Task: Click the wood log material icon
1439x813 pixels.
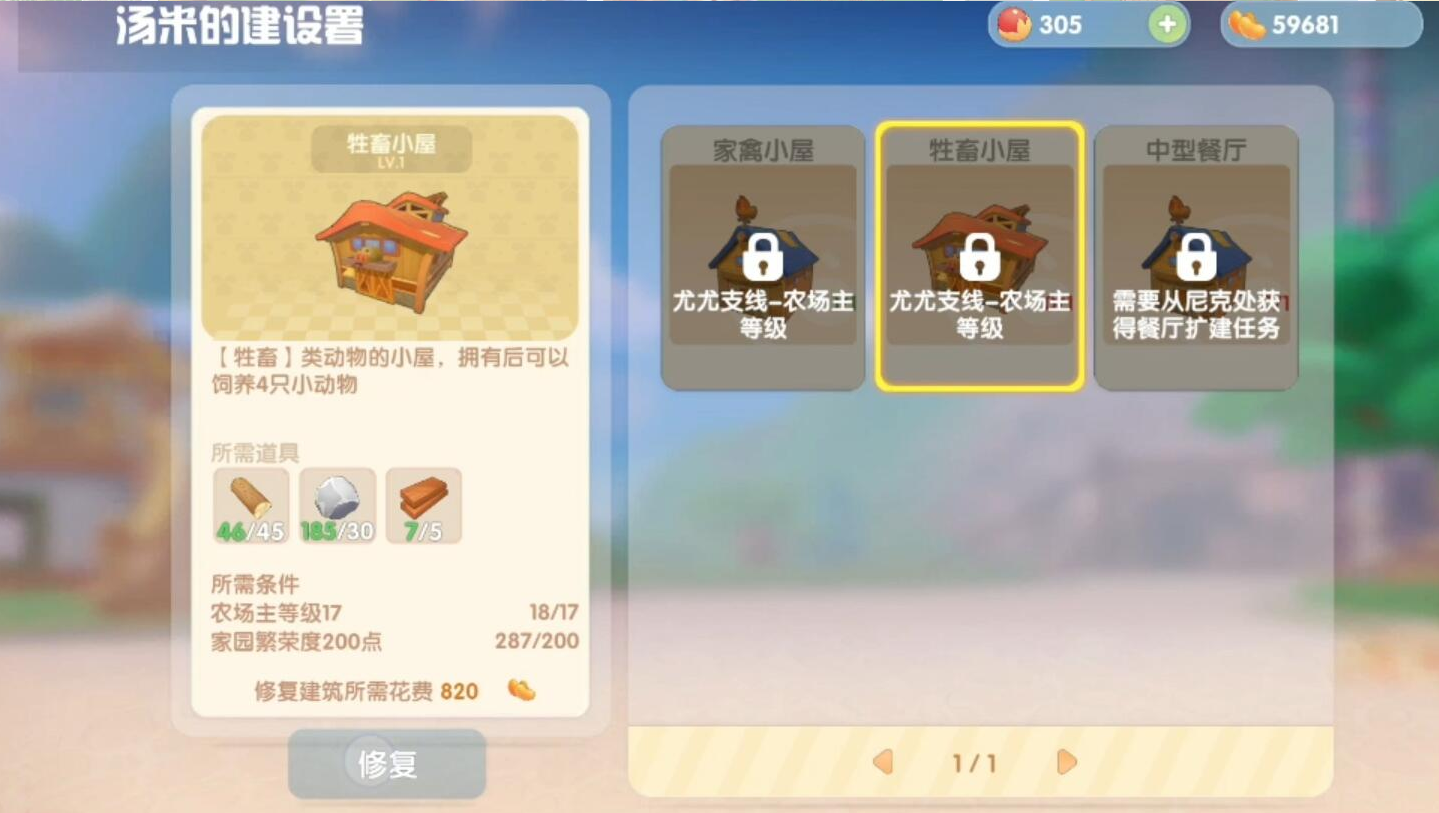Action: (250, 503)
